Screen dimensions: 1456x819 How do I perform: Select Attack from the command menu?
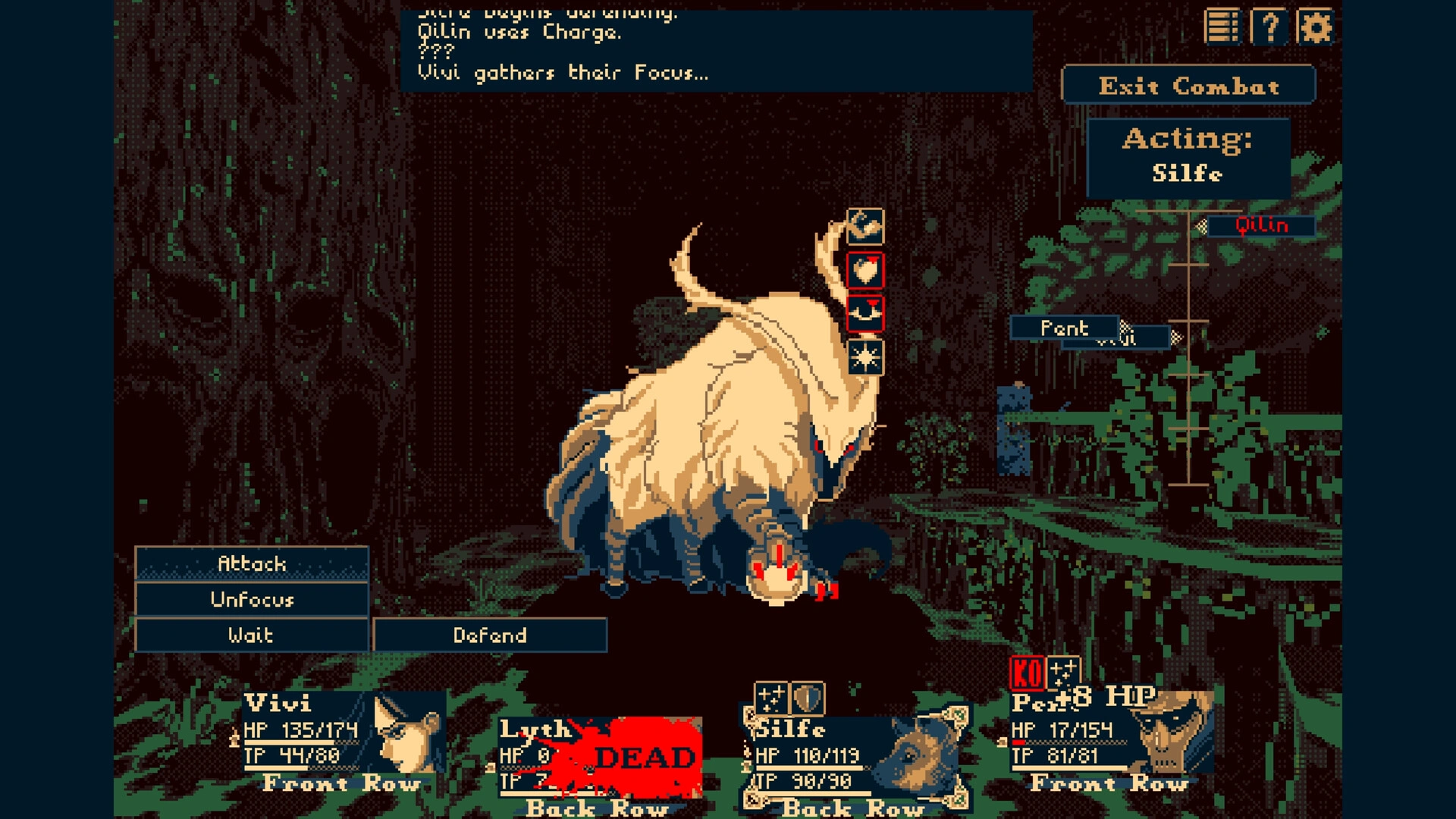coord(250,563)
